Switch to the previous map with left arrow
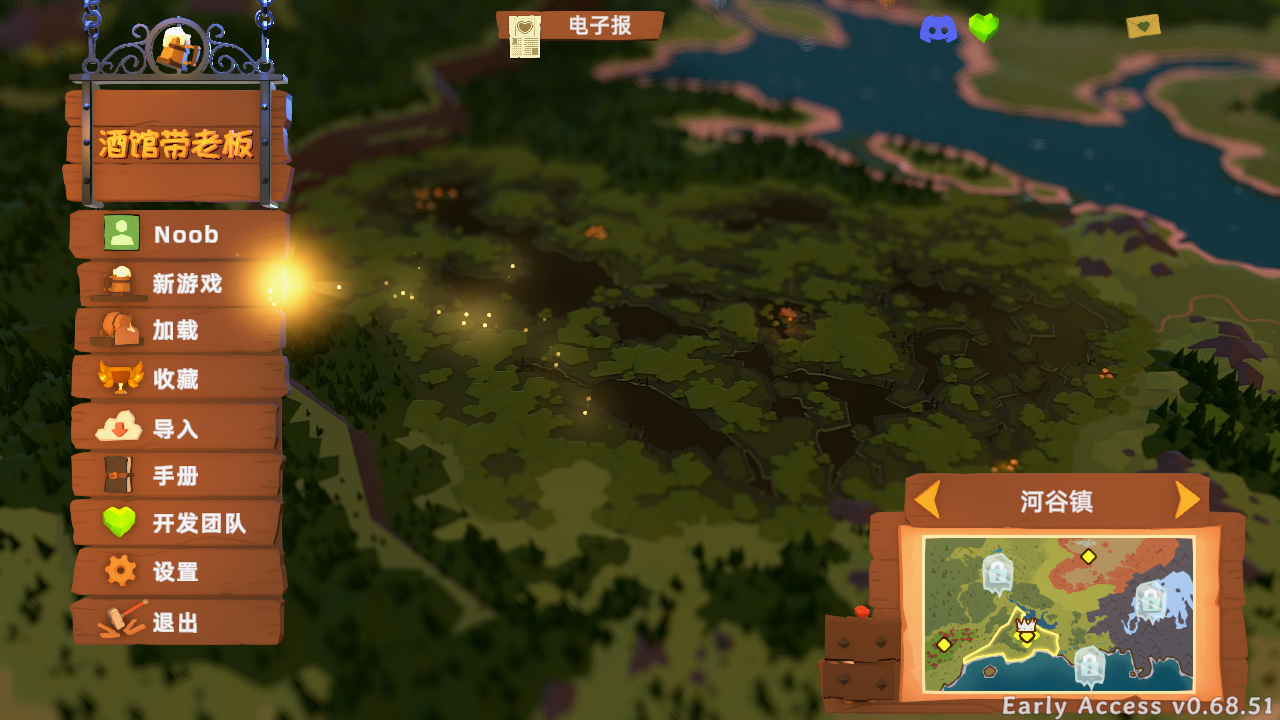Screen dimensions: 1280x720 coord(928,500)
